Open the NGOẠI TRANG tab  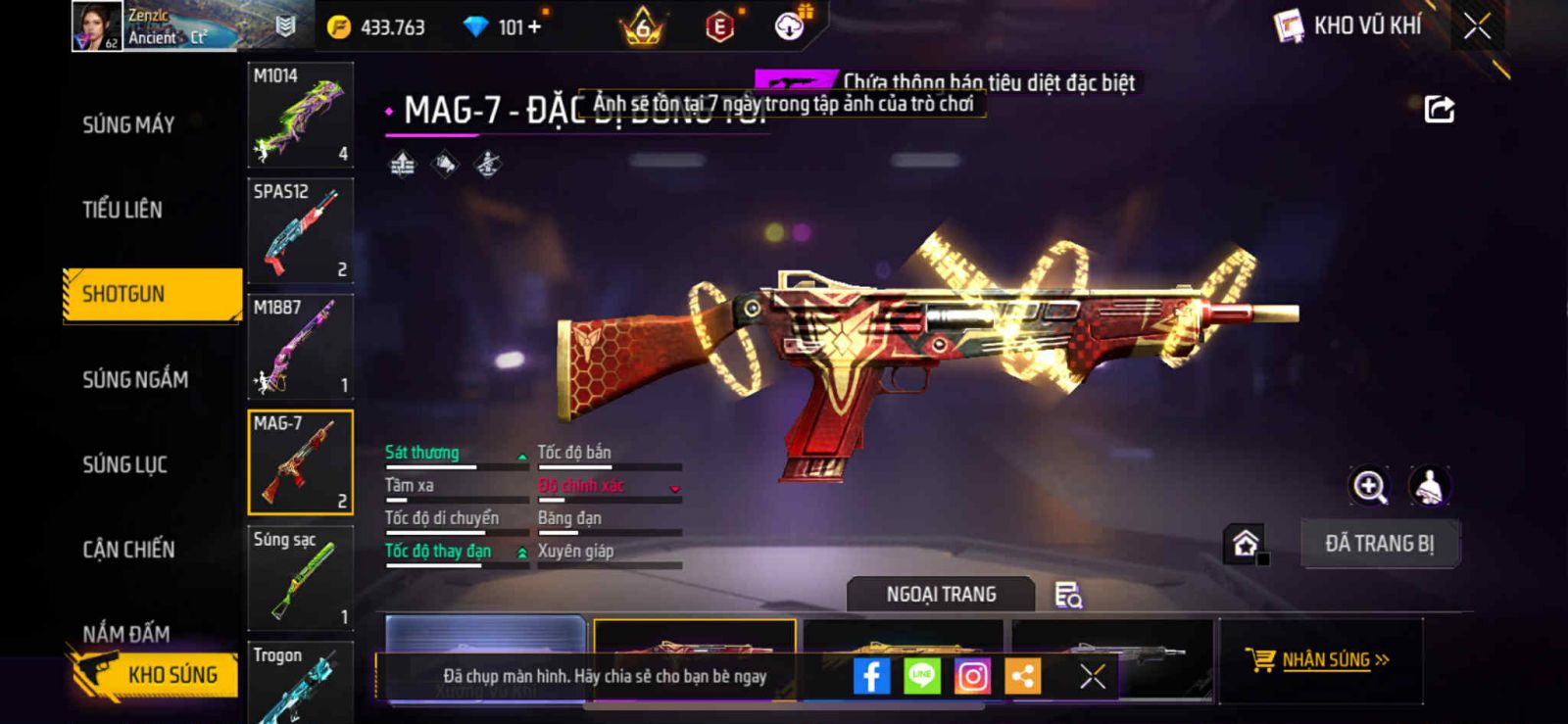pyautogui.click(x=941, y=595)
